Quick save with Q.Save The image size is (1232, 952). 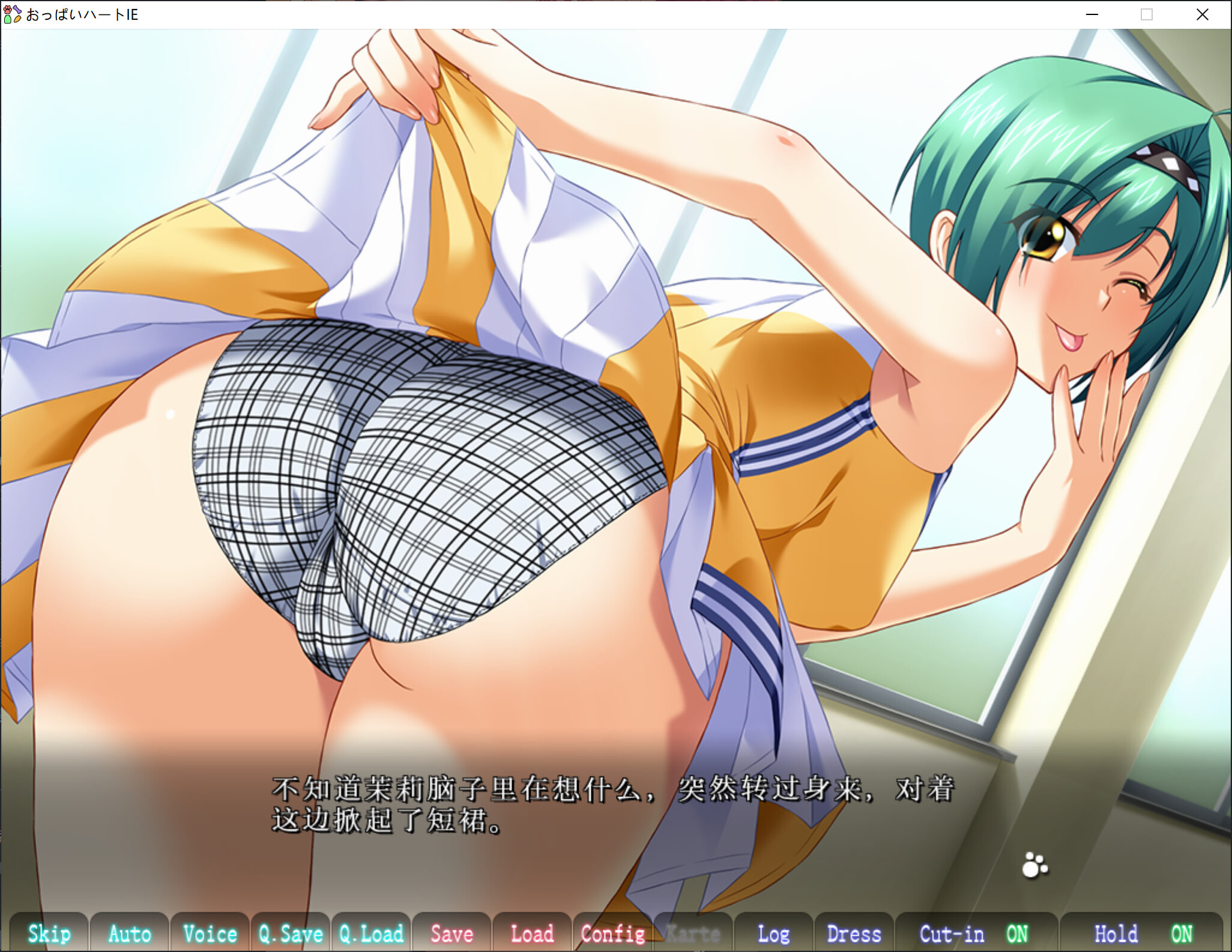[x=291, y=933]
